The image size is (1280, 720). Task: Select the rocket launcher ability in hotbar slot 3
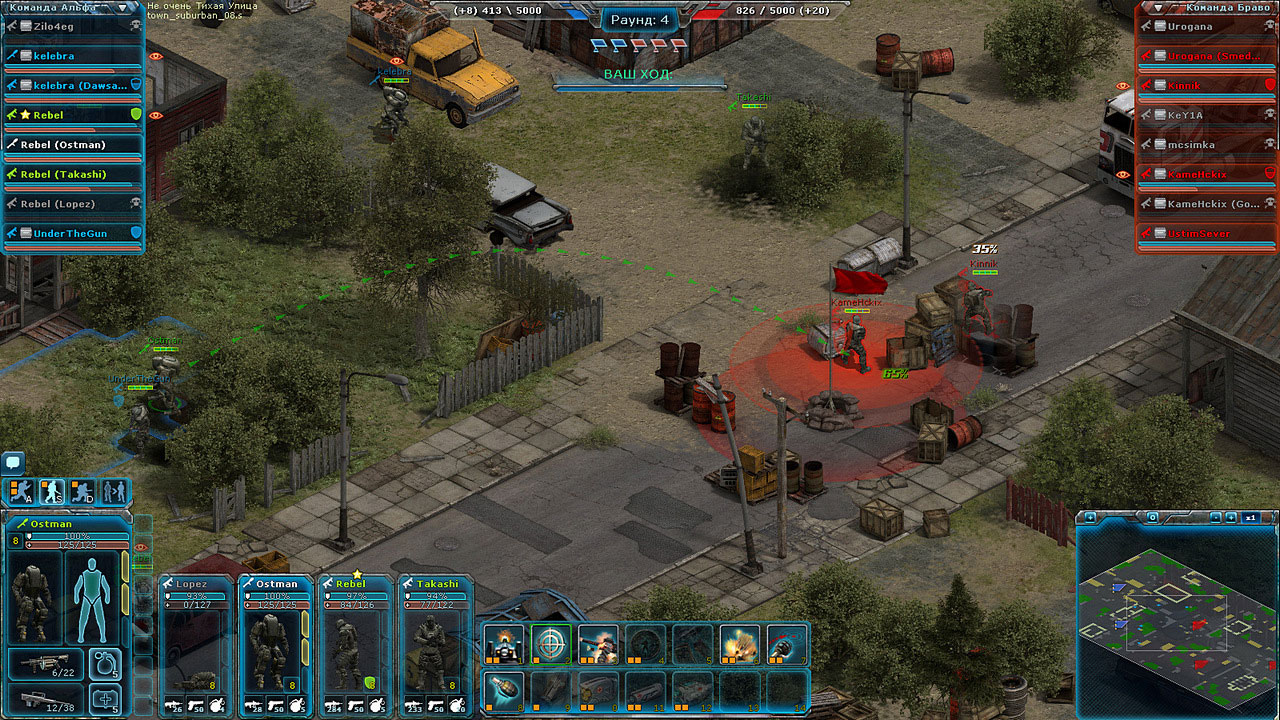pyautogui.click(x=596, y=644)
